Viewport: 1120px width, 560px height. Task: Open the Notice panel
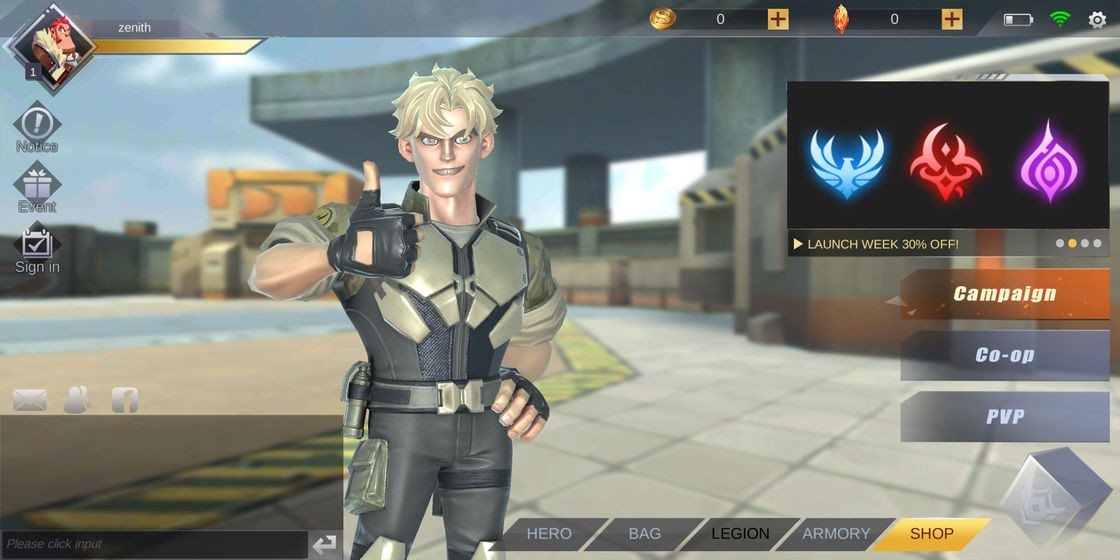(x=37, y=126)
